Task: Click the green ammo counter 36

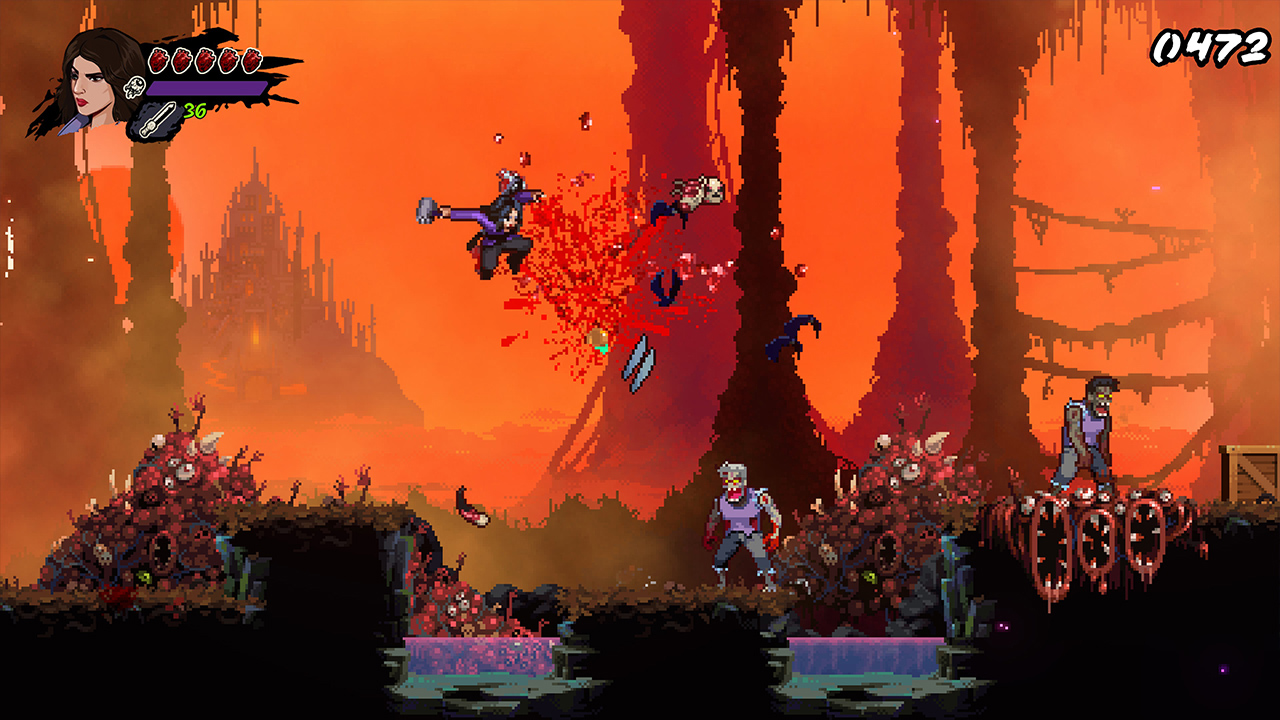Action: click(x=195, y=110)
